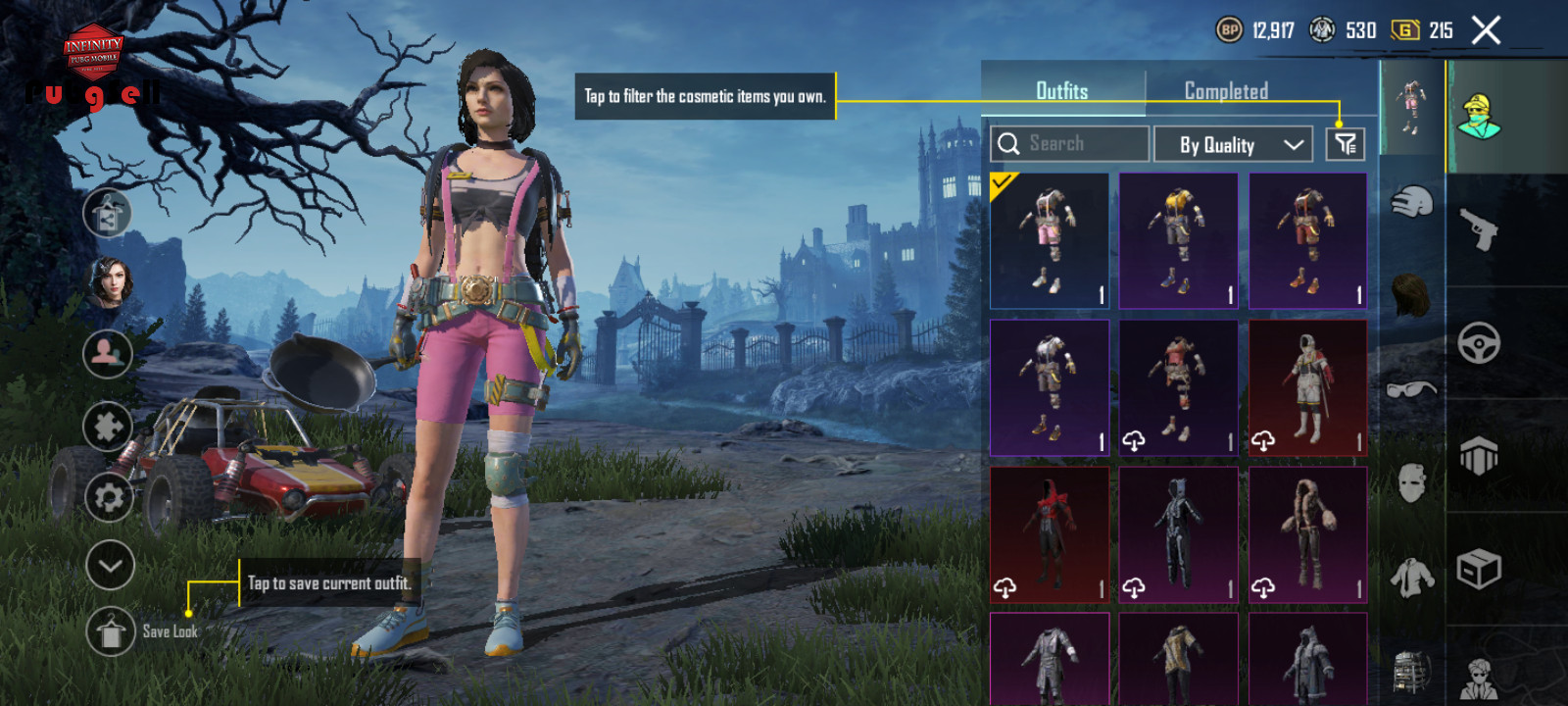
Task: Save the current look
Action: point(110,632)
